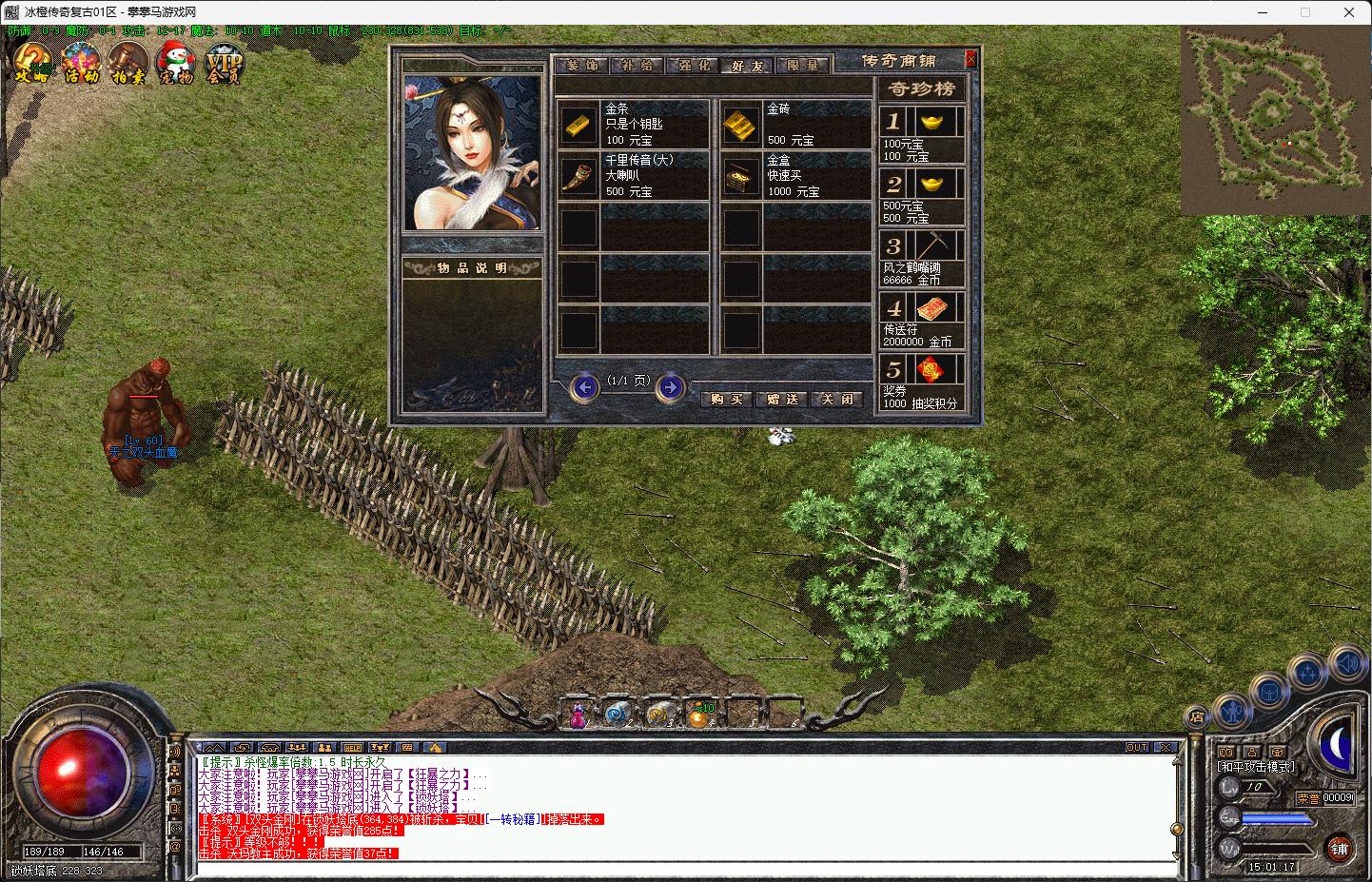Go to the next shop page arrow
Image resolution: width=1372 pixels, height=882 pixels.
(x=670, y=387)
